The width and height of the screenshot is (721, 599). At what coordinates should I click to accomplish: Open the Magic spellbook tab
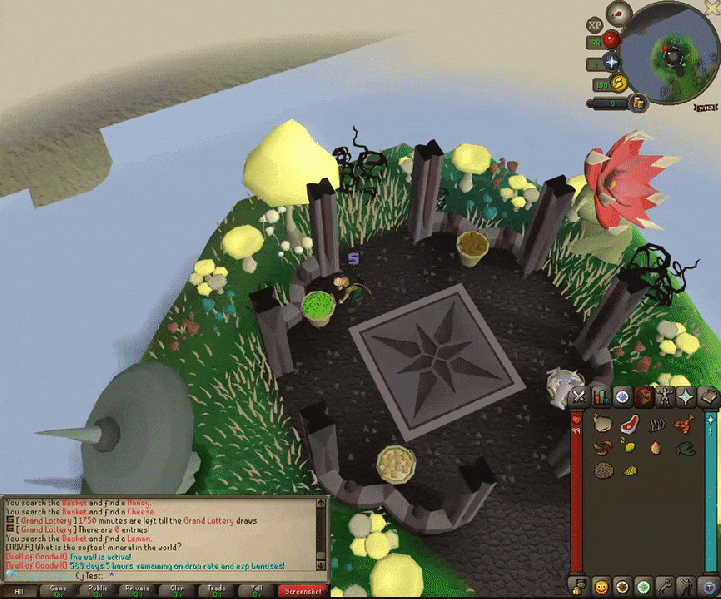[x=709, y=397]
